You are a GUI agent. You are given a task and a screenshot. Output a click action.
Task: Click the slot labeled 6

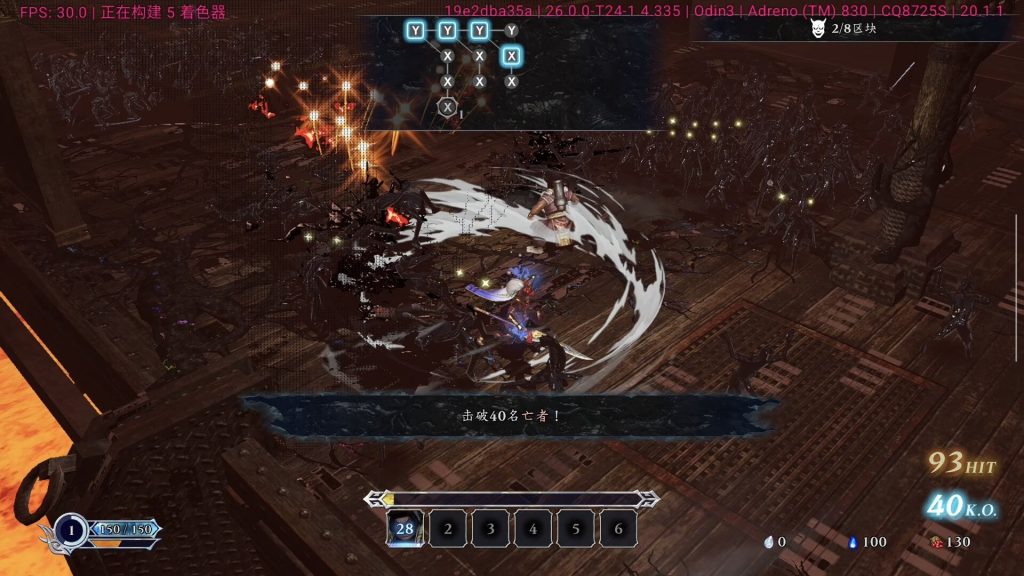click(618, 528)
